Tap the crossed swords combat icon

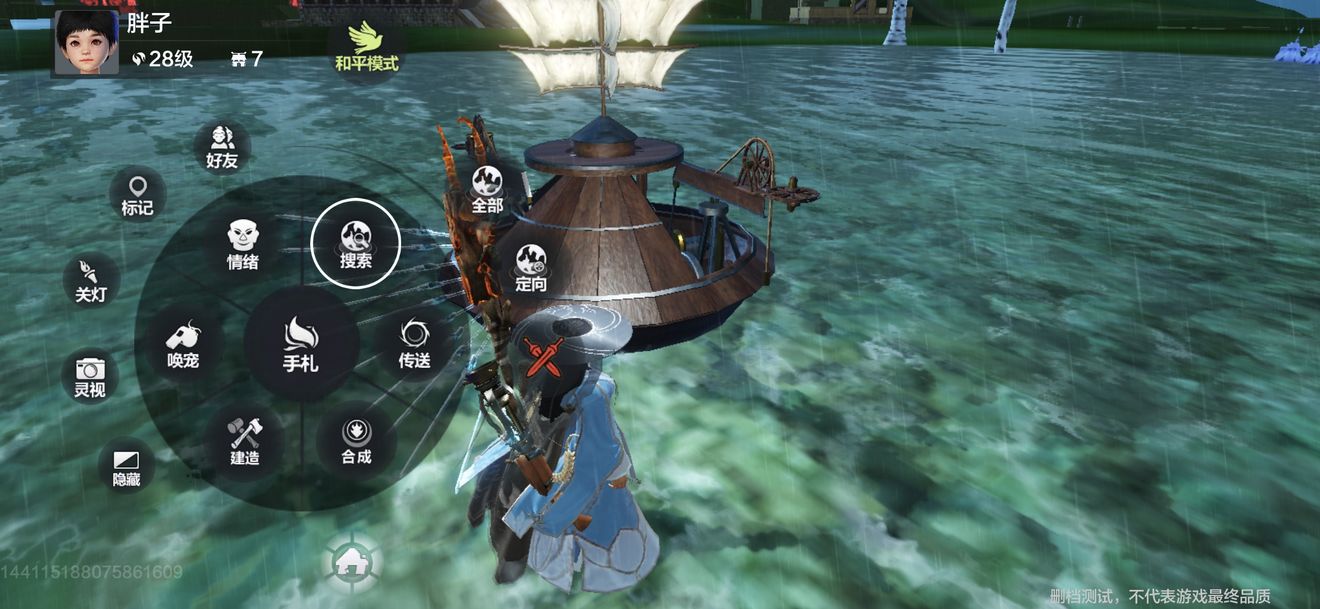[x=544, y=357]
